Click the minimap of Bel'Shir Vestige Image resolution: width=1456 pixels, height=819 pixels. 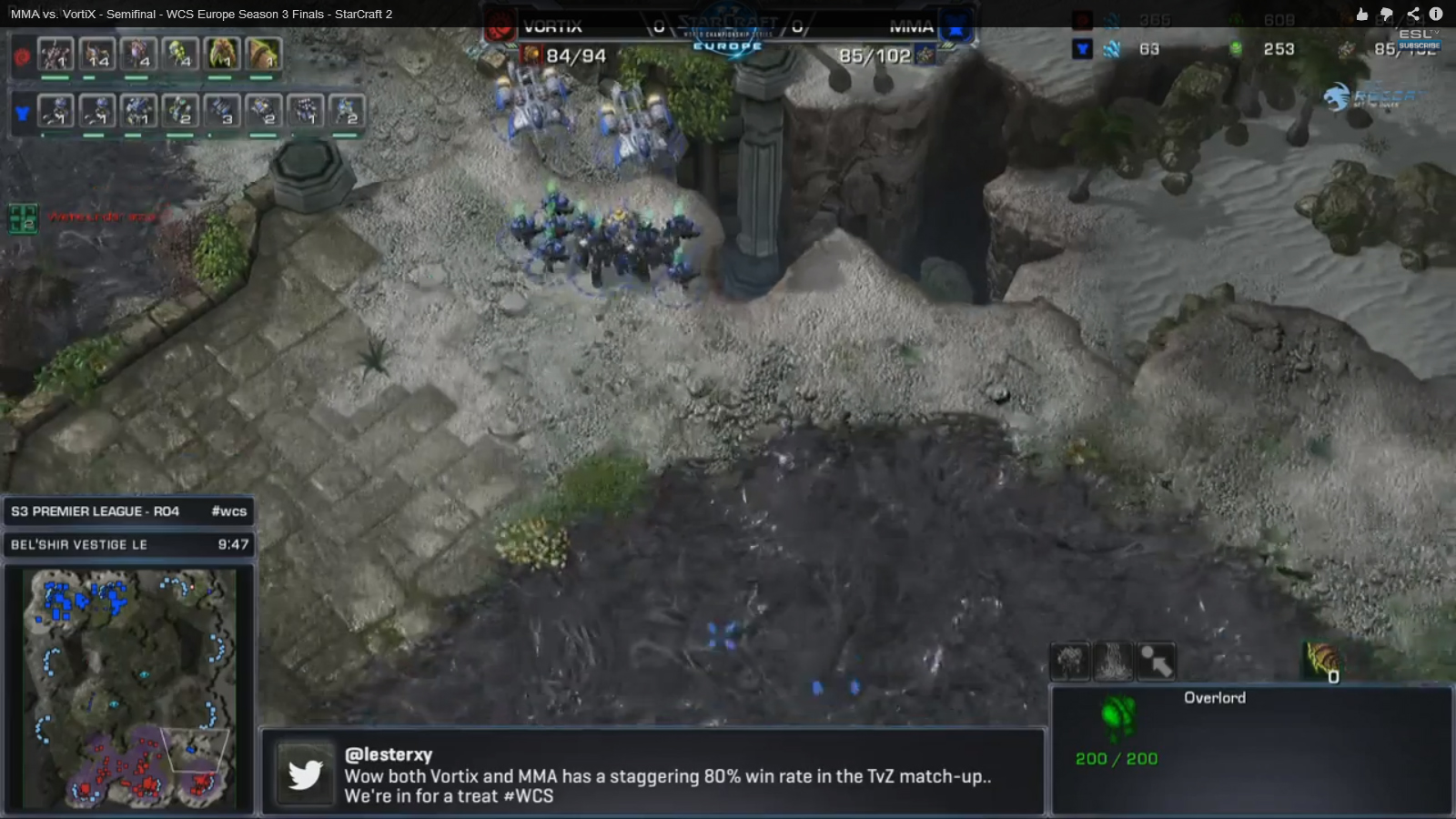point(130,688)
